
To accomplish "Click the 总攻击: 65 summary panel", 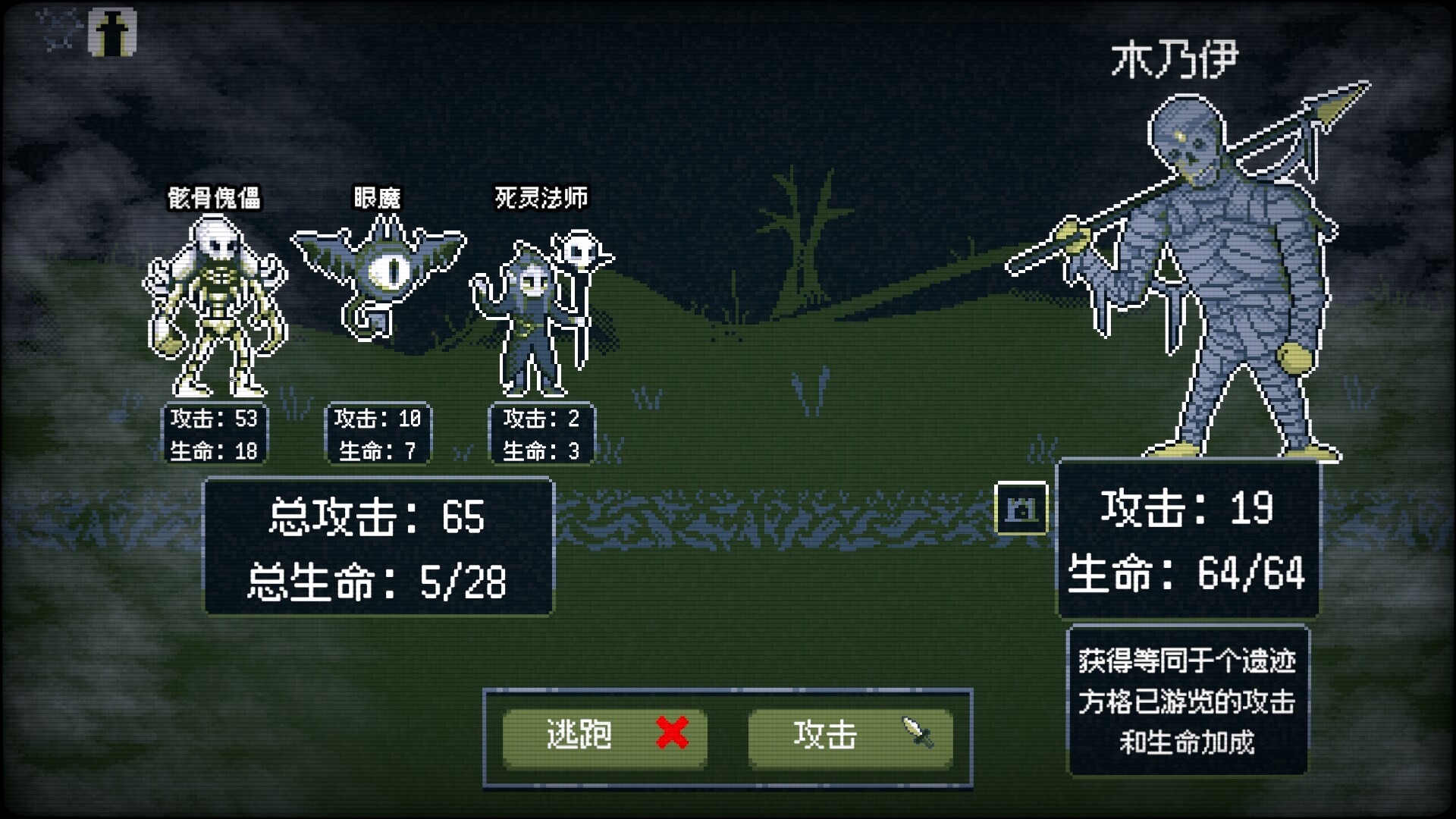I will (x=377, y=516).
